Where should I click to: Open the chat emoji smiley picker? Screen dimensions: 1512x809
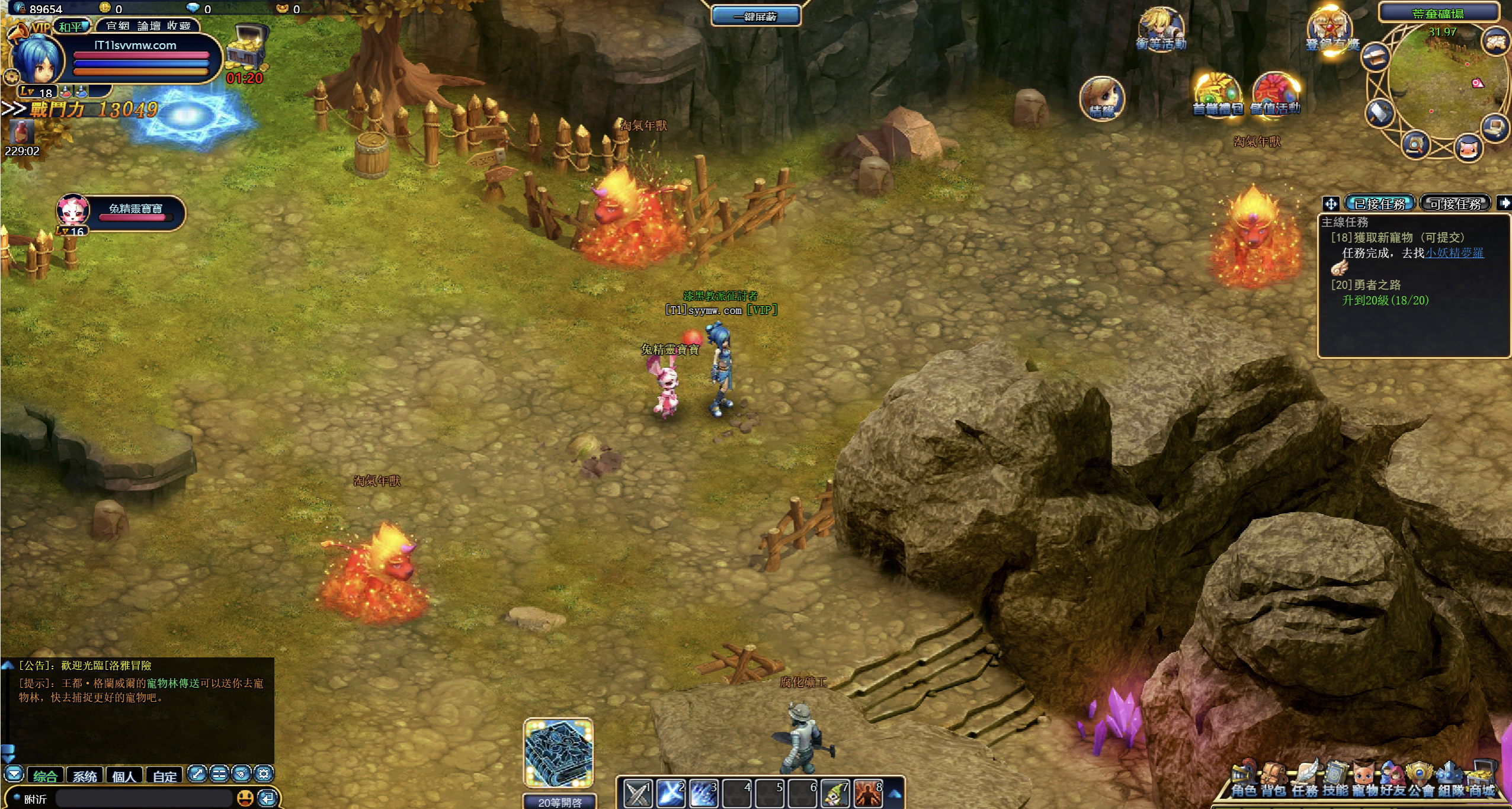(x=245, y=798)
